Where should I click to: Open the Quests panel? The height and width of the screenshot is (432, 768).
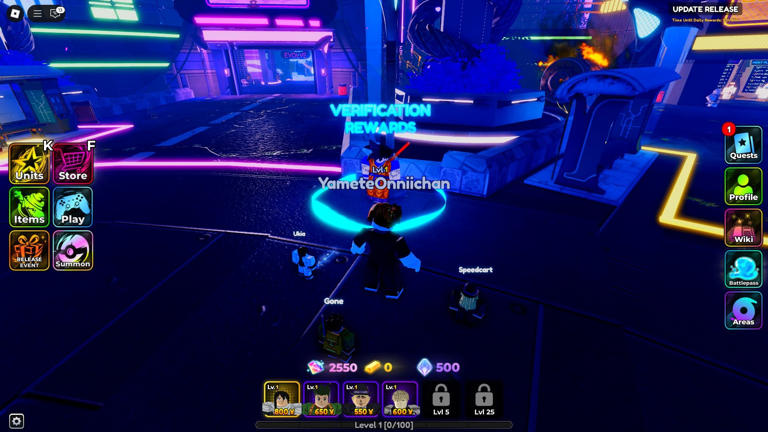click(743, 146)
